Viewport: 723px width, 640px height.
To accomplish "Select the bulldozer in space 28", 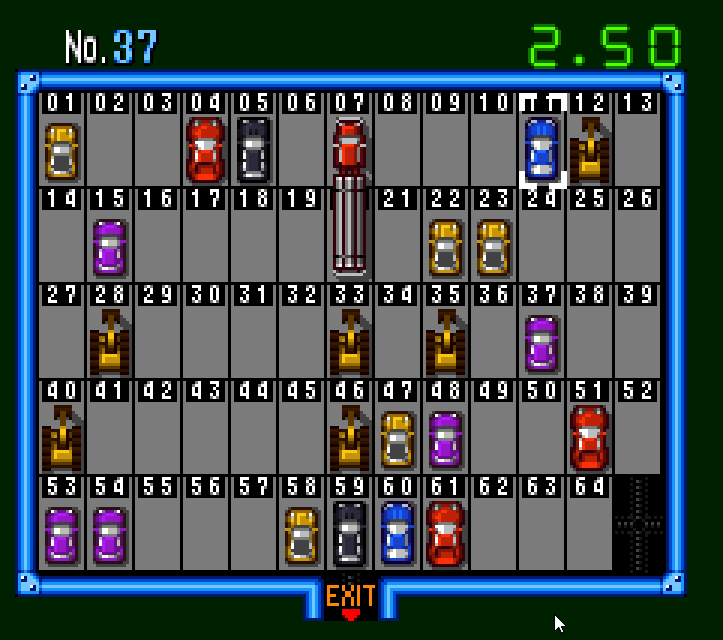I will pyautogui.click(x=110, y=343).
